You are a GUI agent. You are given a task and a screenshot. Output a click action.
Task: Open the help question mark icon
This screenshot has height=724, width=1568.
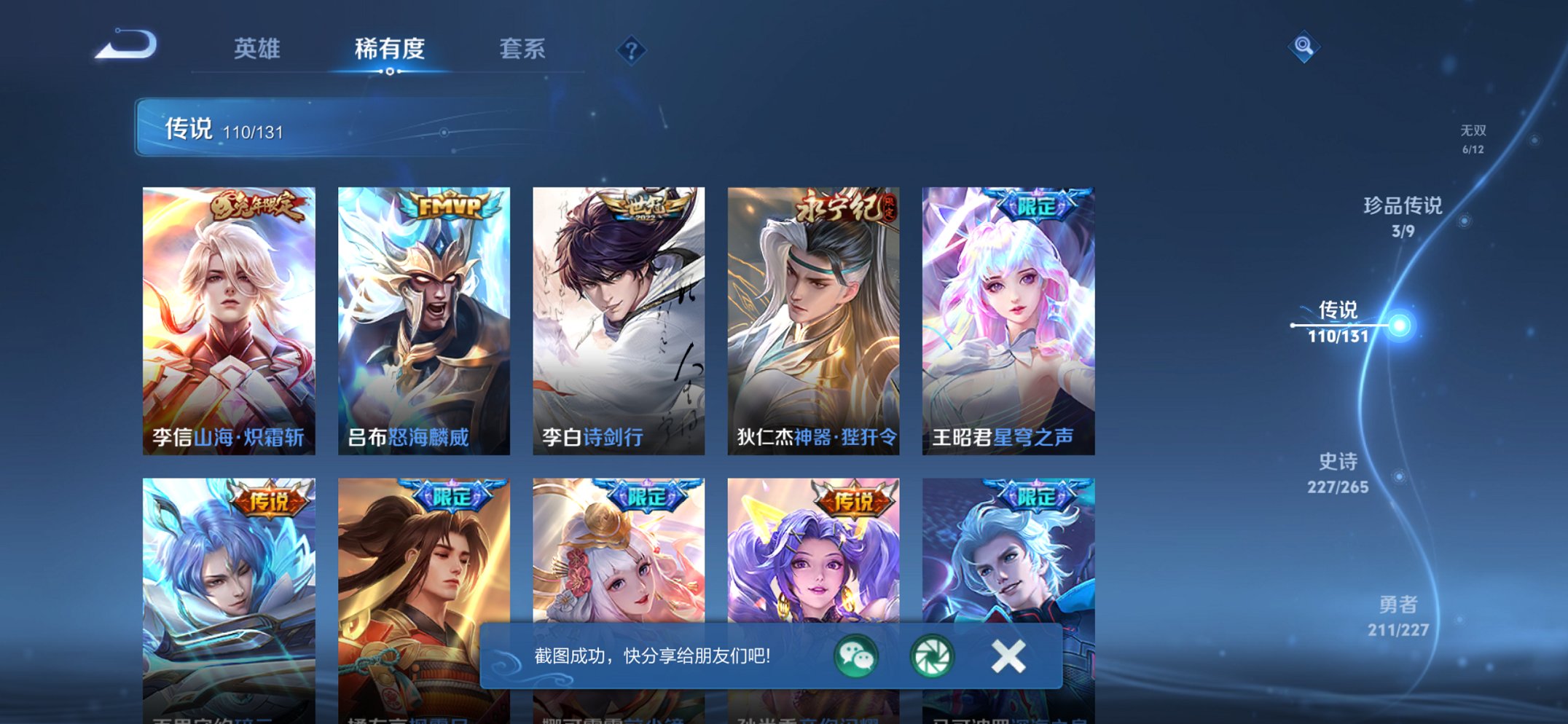click(x=632, y=50)
